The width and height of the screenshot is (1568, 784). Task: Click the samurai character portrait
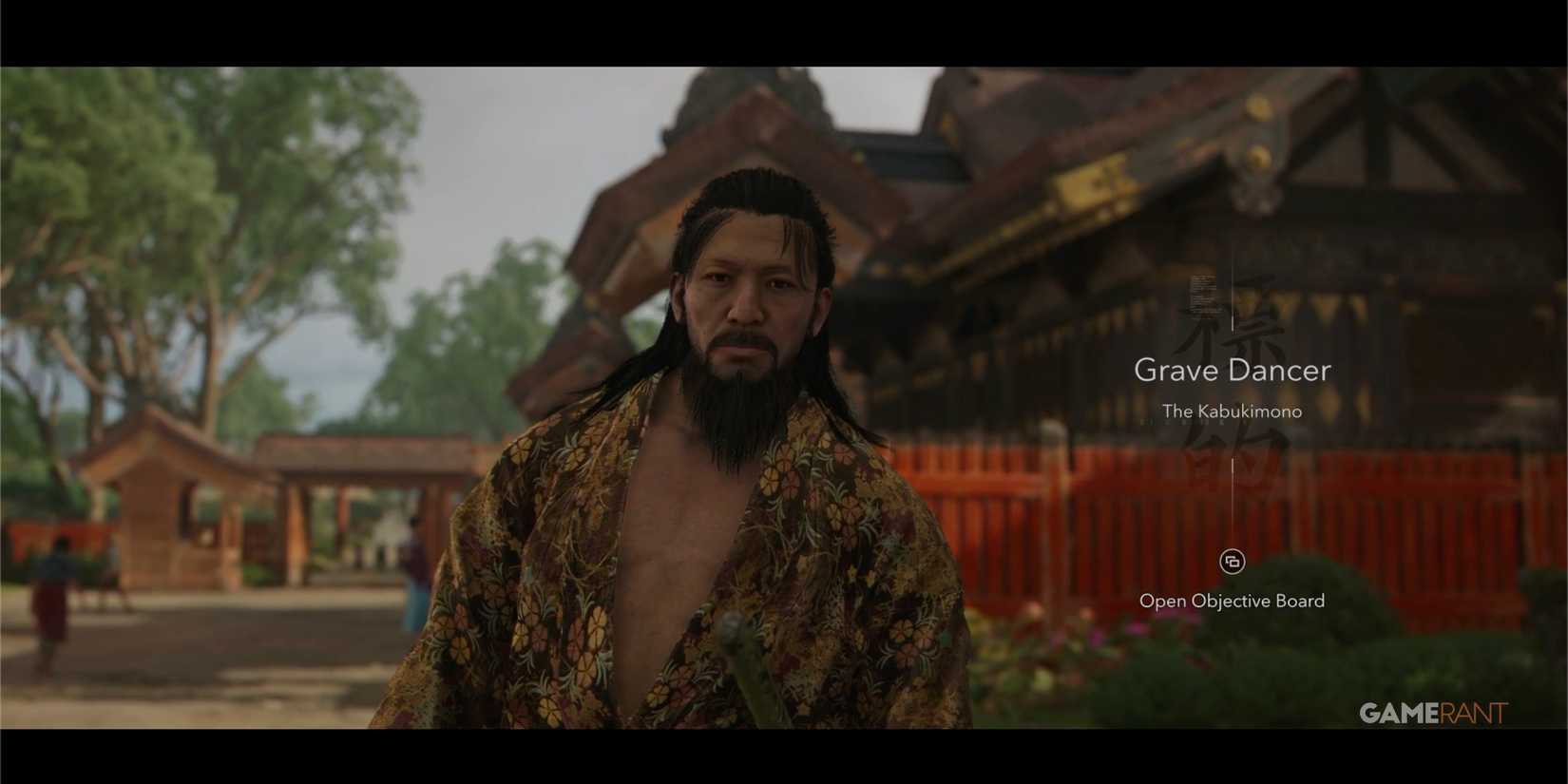(x=741, y=428)
